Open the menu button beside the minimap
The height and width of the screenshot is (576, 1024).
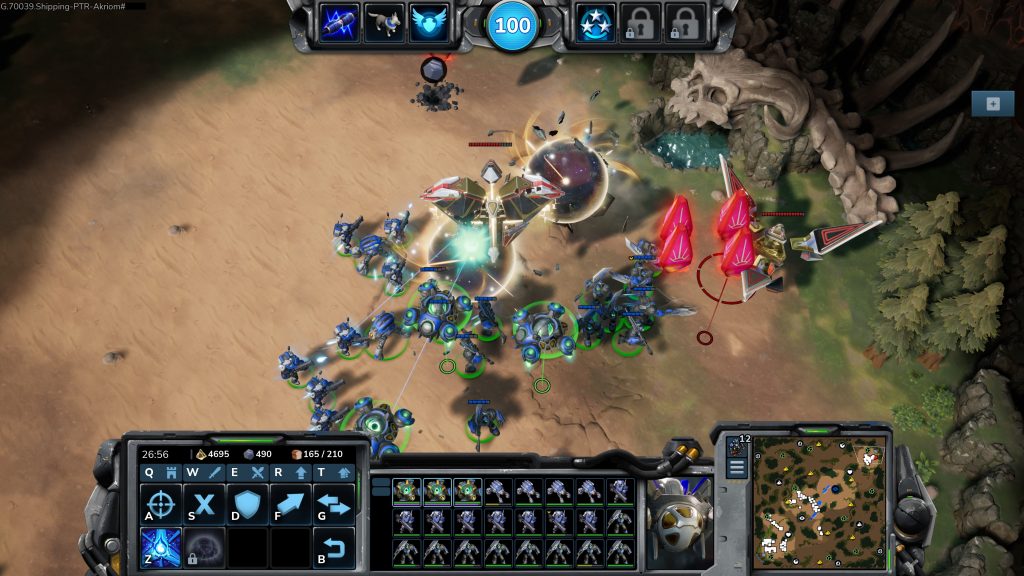pyautogui.click(x=737, y=467)
